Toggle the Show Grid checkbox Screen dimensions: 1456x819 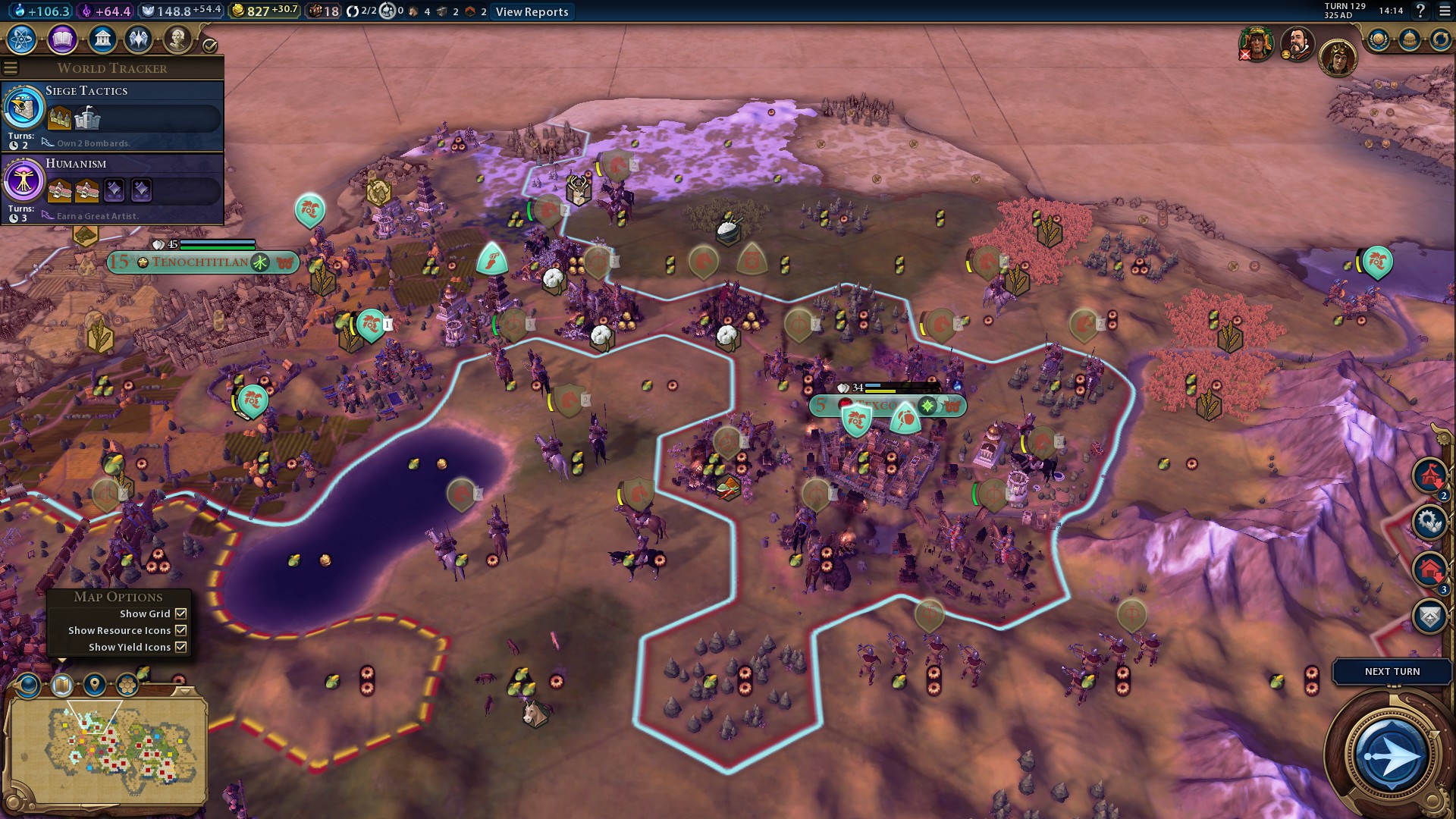coord(181,613)
